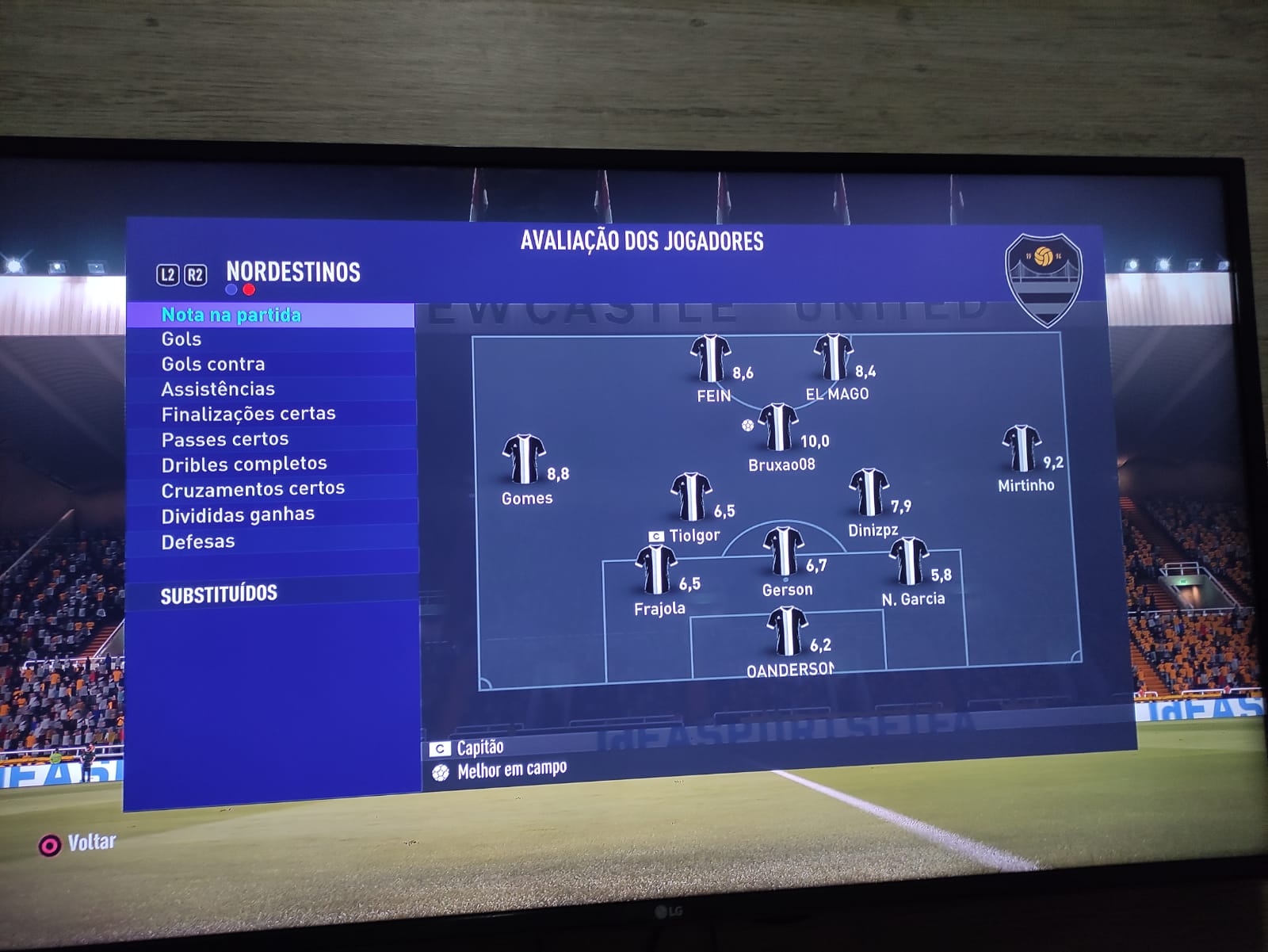Select Gomes's shirt on the left wing
This screenshot has width=1268, height=952.
click(523, 459)
